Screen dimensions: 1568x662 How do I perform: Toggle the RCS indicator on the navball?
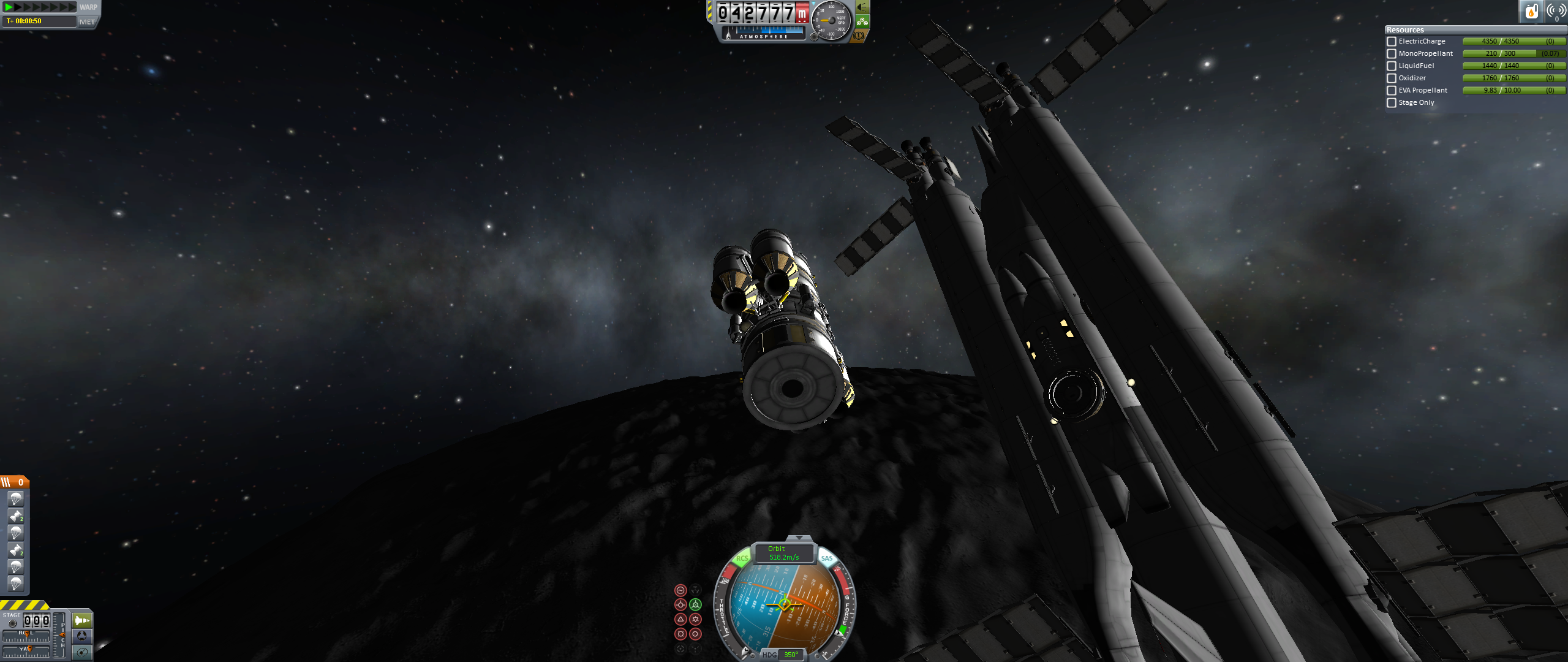click(742, 558)
